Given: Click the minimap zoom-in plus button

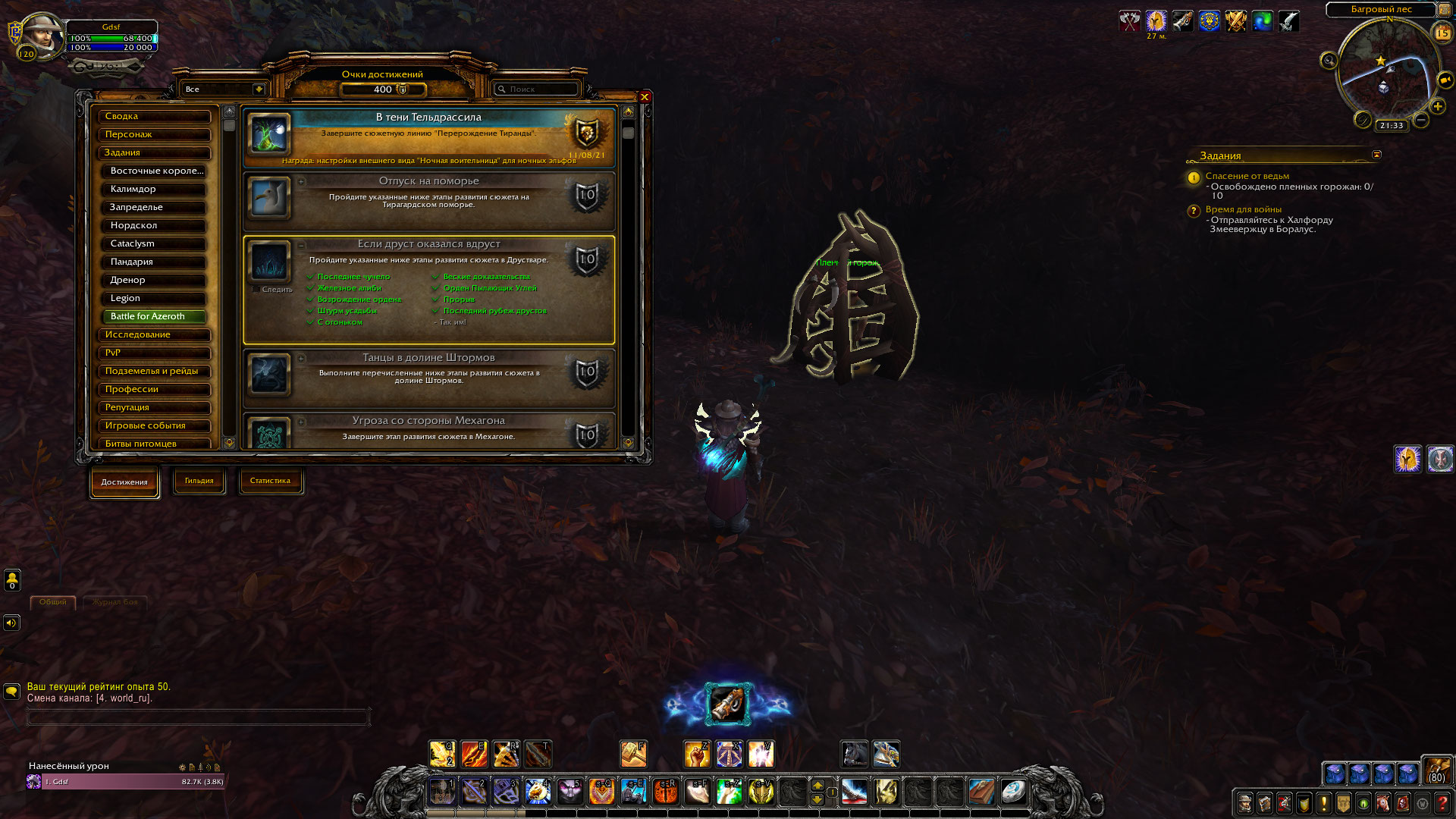Looking at the screenshot, I should [x=1438, y=107].
